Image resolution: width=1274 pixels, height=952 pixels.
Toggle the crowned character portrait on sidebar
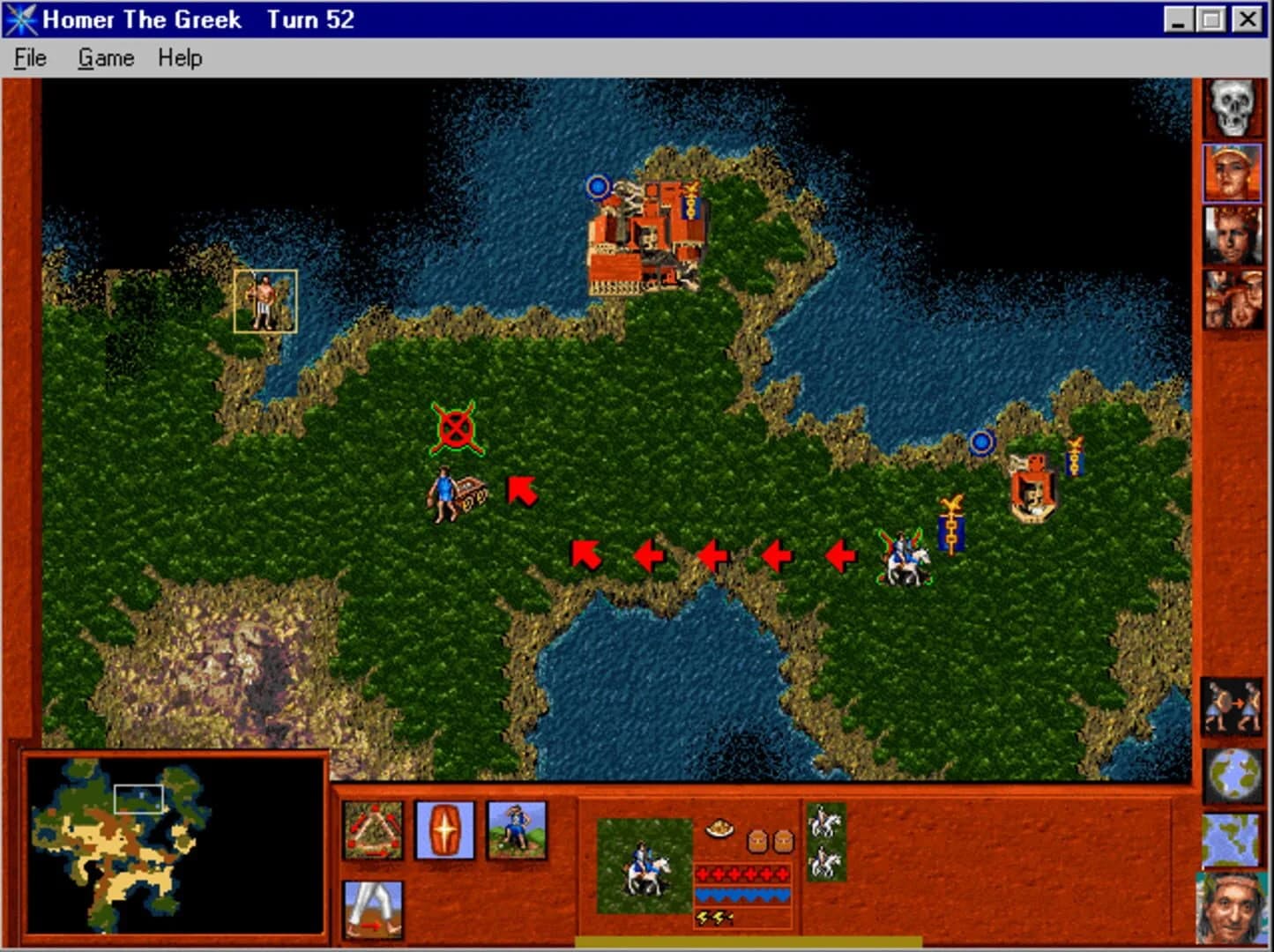click(x=1232, y=238)
